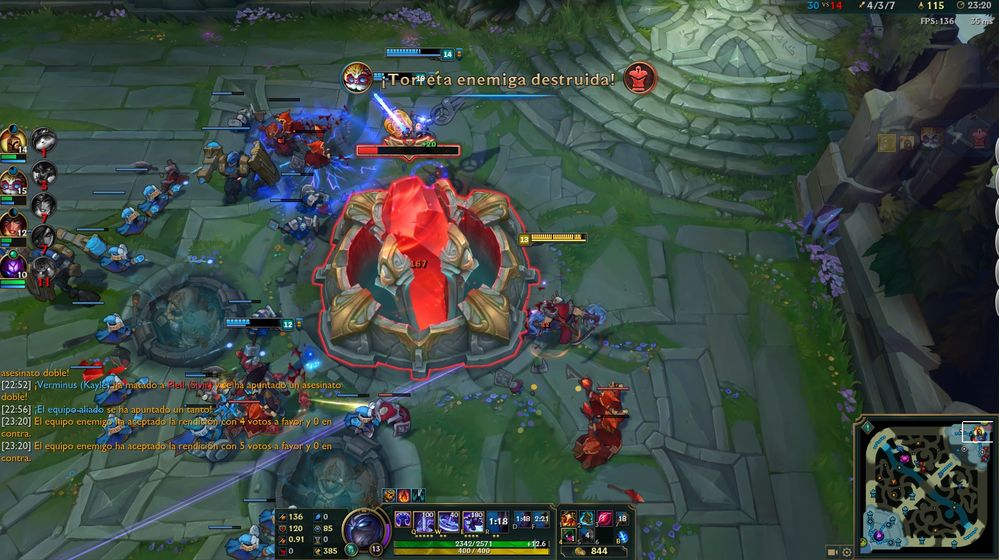Select the level 14 ally portrait
Image resolution: width=999 pixels, height=560 pixels.
coord(13,141)
